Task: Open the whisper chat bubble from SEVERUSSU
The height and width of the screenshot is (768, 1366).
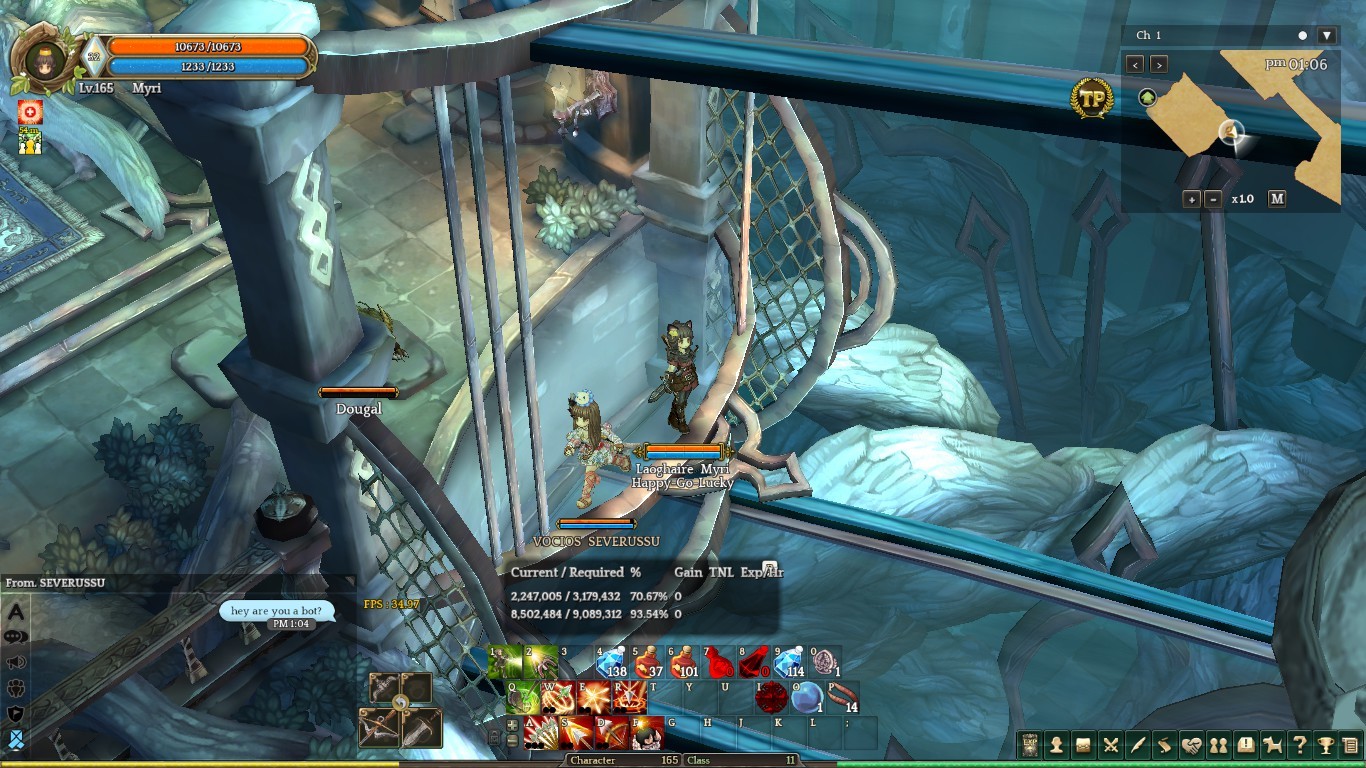Action: pos(269,611)
